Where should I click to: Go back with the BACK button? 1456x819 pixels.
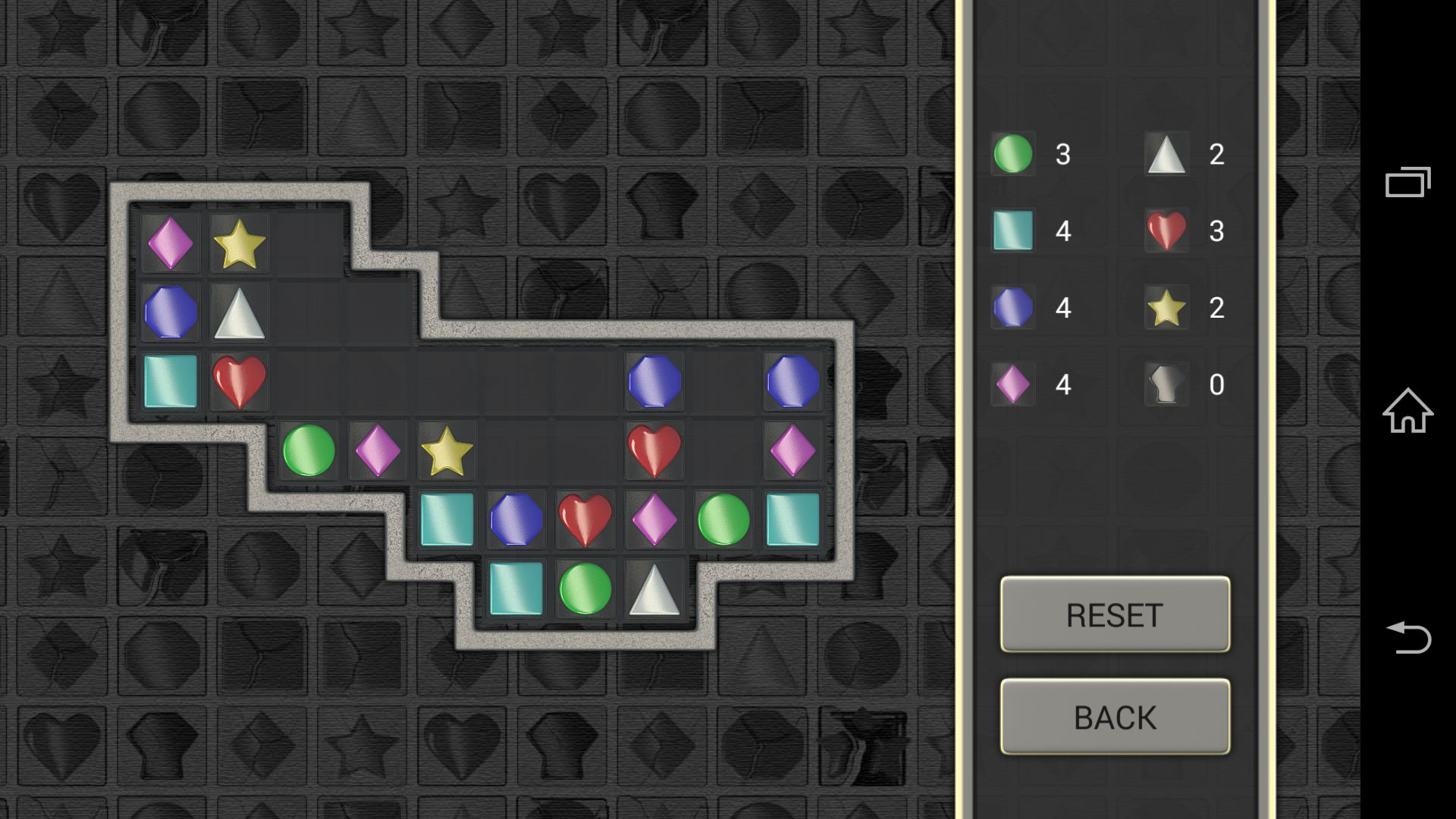(1115, 717)
